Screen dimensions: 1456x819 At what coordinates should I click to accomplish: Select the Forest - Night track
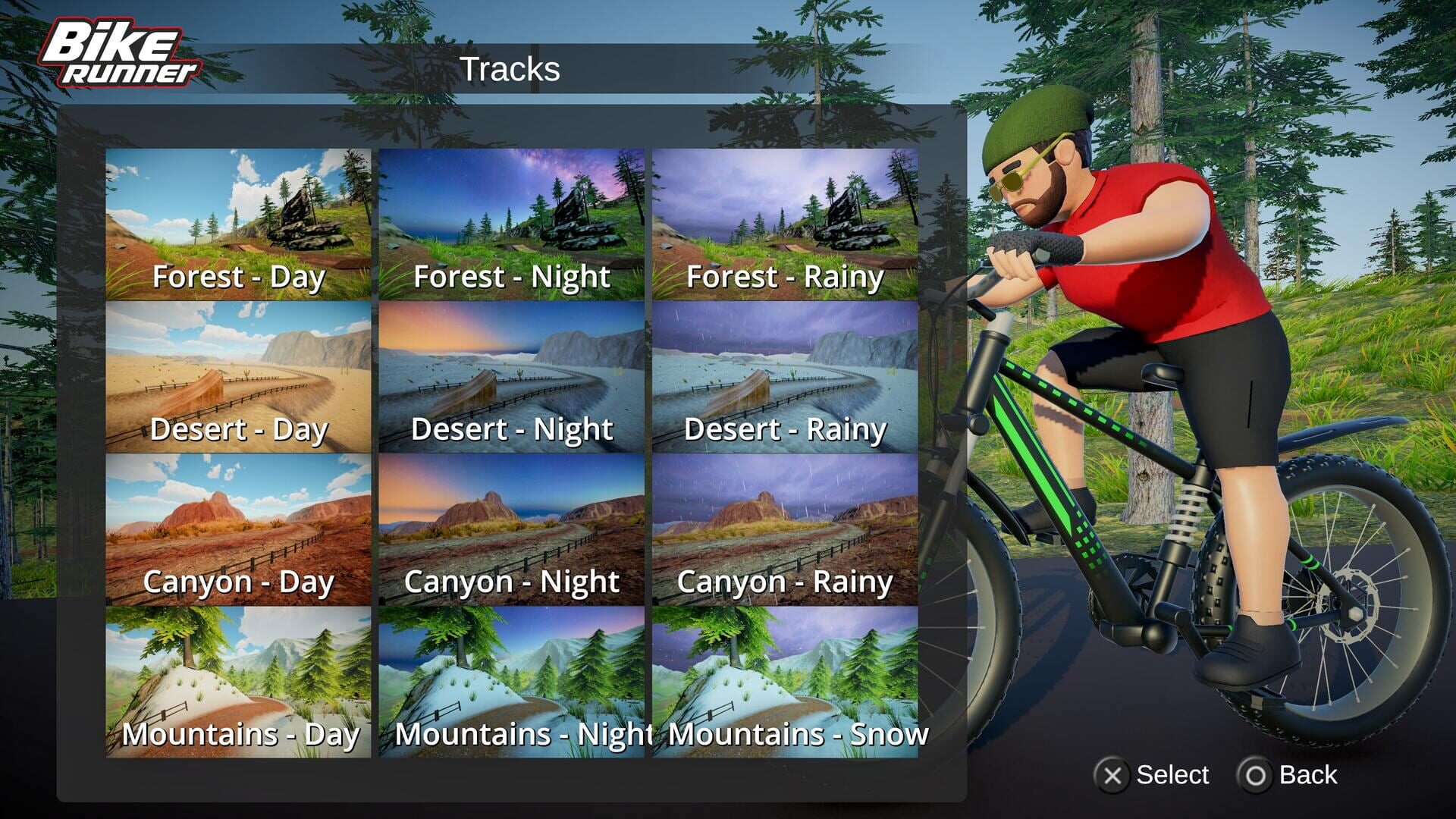(x=512, y=224)
